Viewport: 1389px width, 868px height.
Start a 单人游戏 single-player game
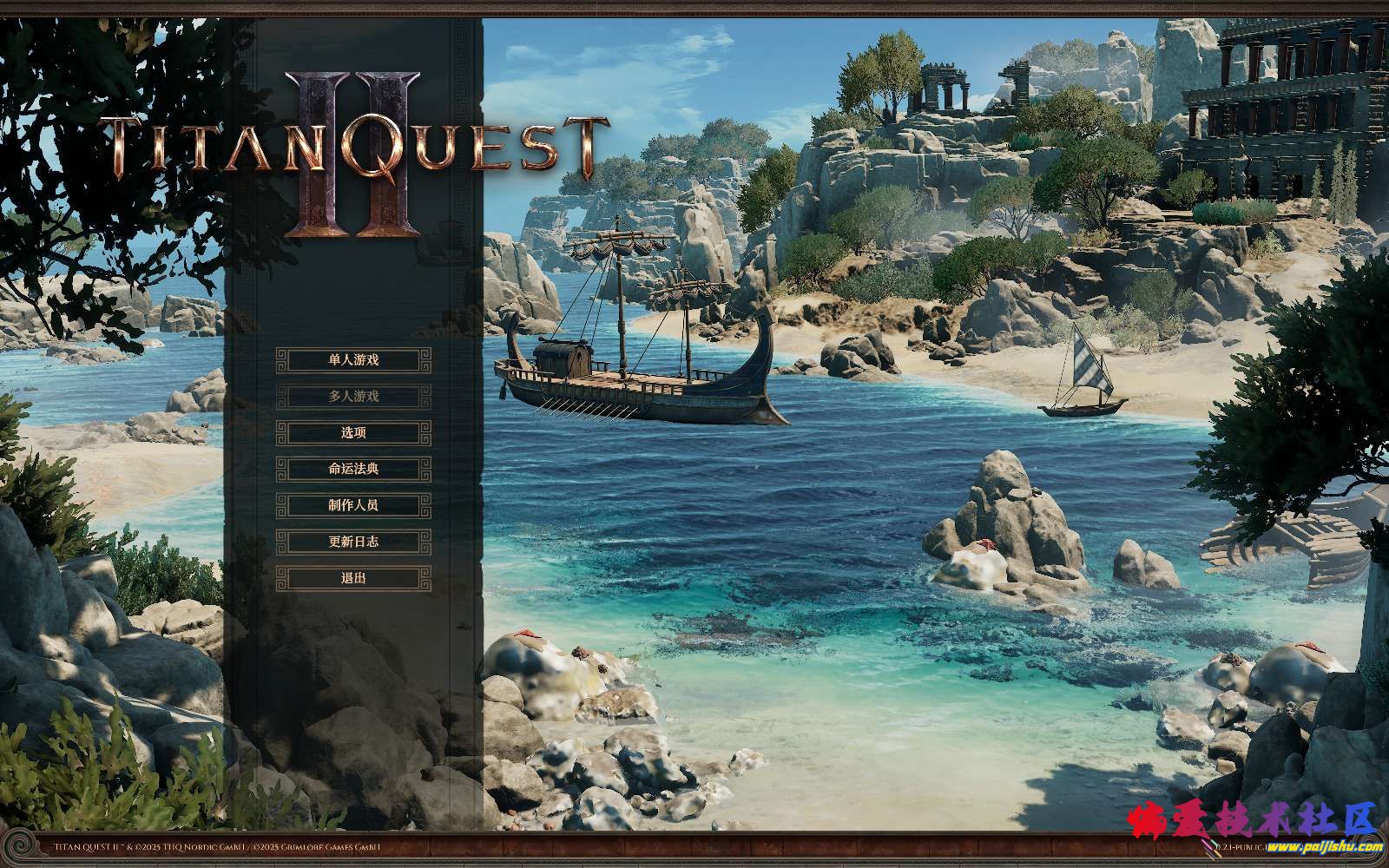tap(353, 360)
